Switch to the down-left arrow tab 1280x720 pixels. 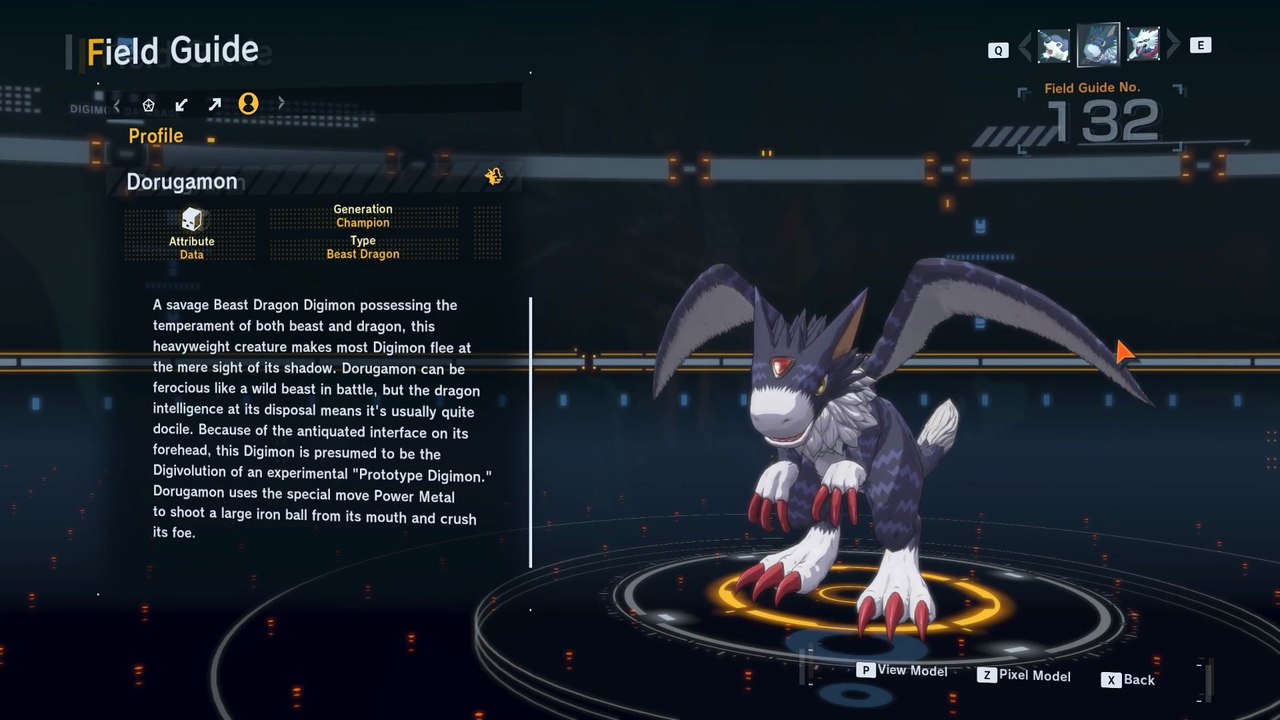[181, 104]
